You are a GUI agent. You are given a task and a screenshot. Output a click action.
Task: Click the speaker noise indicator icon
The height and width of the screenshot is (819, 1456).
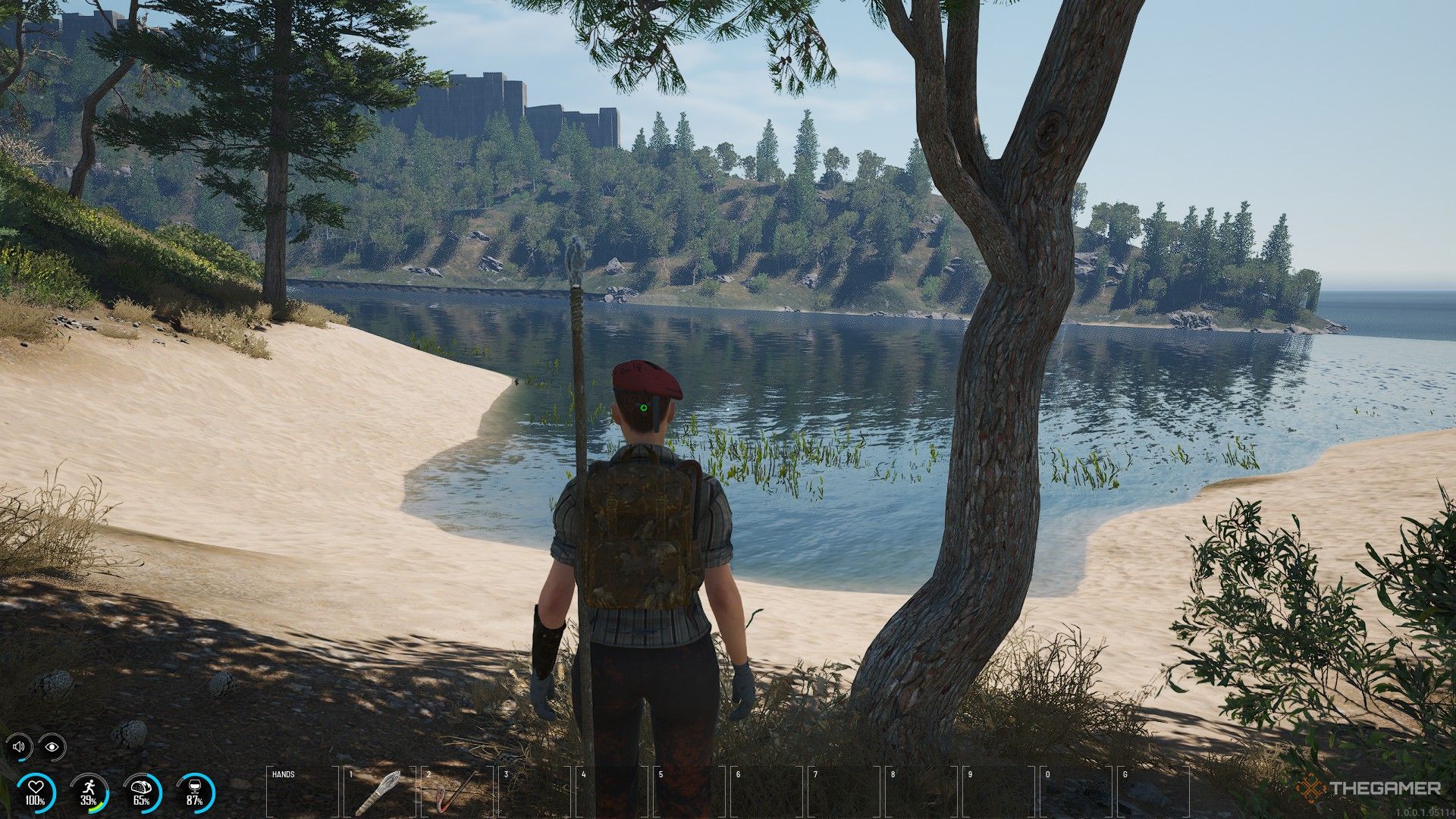click(19, 747)
